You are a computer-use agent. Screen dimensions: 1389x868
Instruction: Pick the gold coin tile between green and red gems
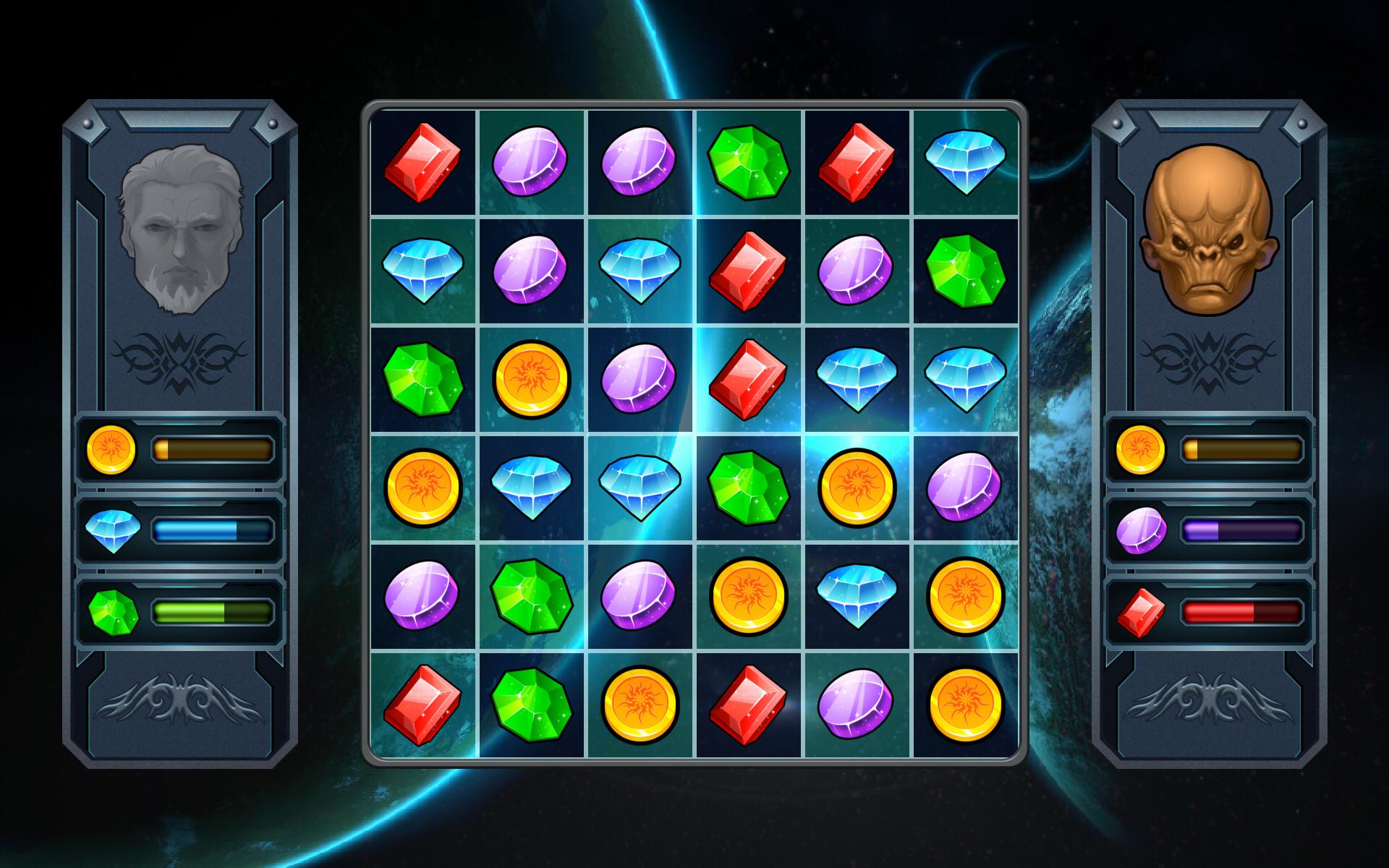(x=640, y=704)
